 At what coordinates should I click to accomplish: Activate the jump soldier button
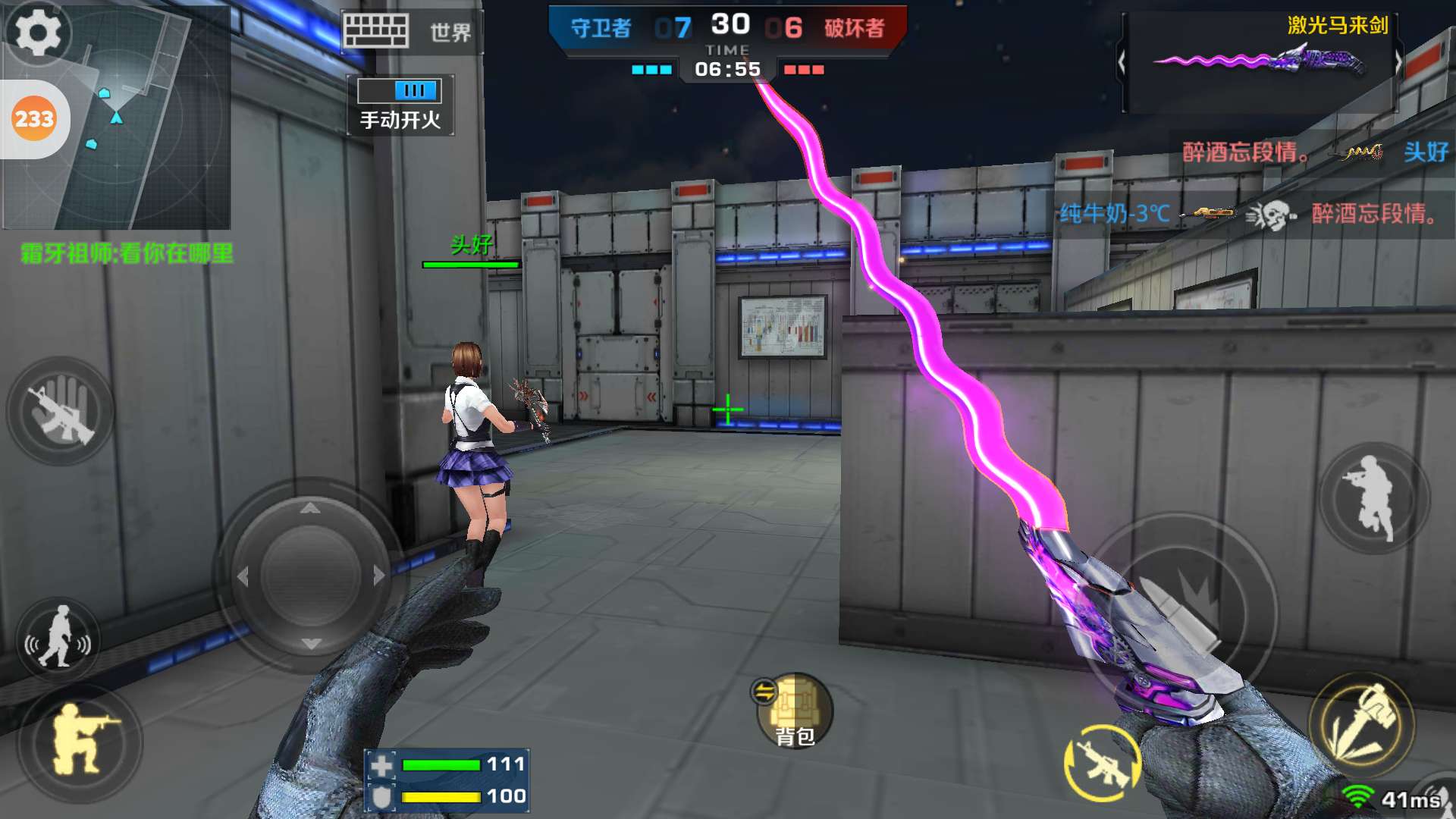pyautogui.click(x=1373, y=497)
